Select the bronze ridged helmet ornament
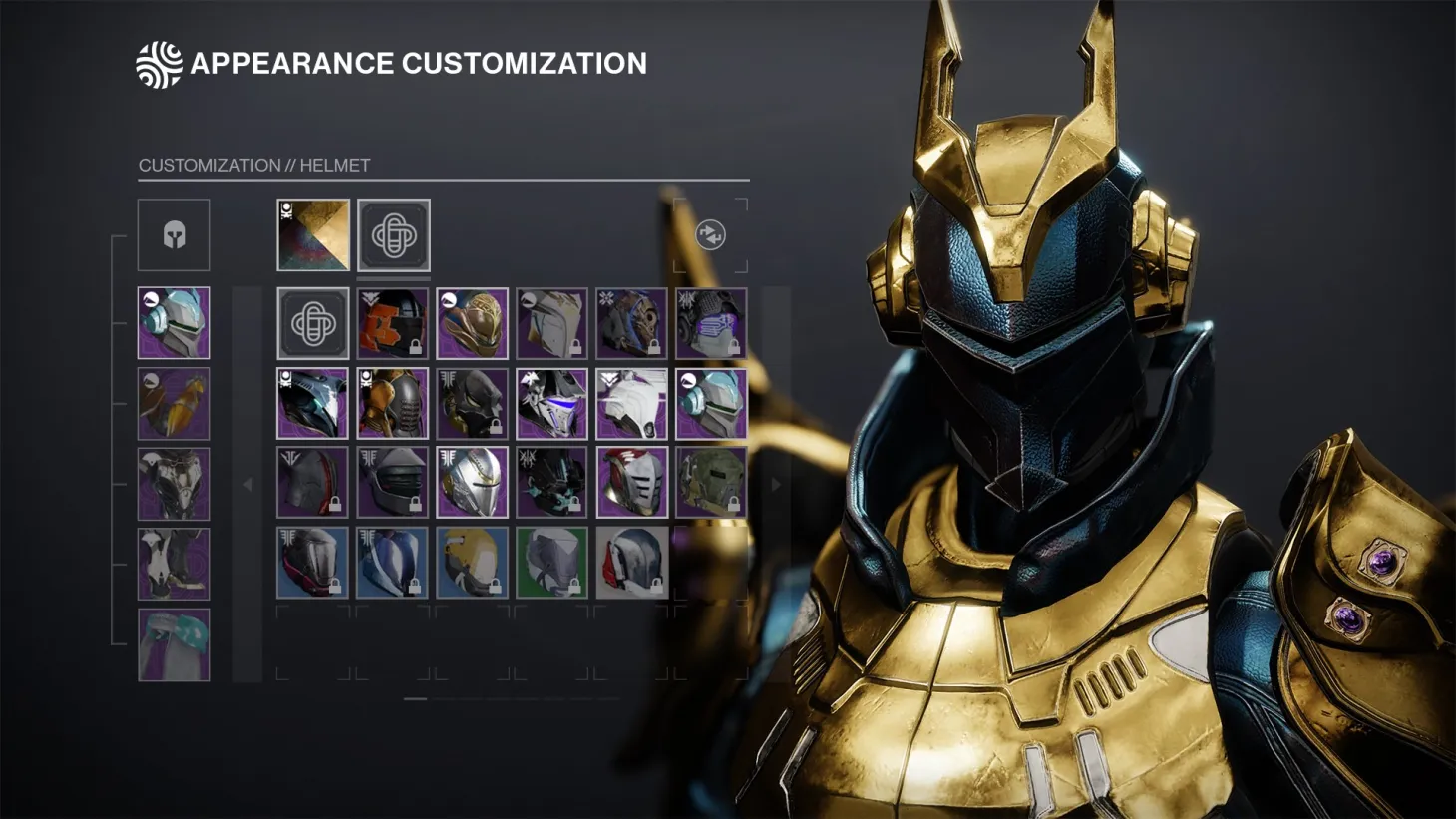Screen dimensions: 1456x819 click(393, 403)
